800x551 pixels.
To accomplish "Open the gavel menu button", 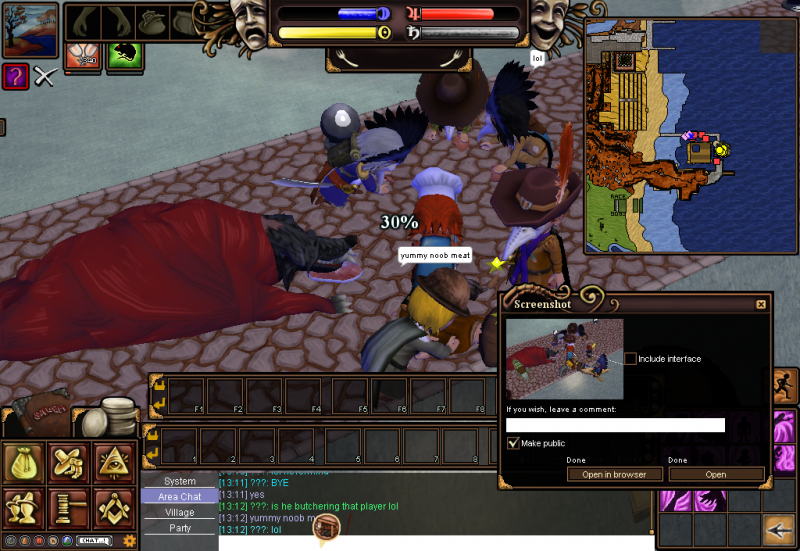I will click(69, 508).
